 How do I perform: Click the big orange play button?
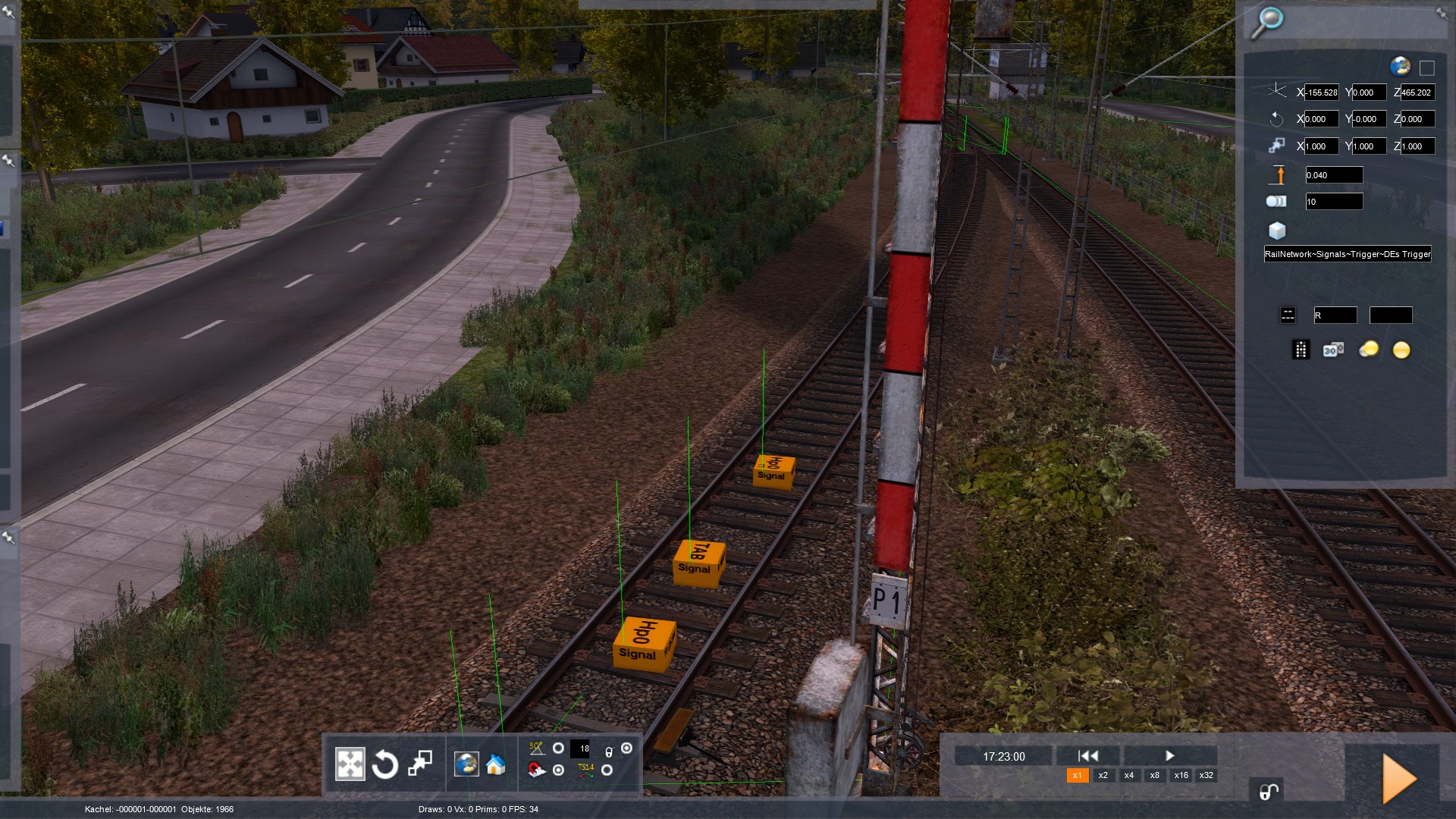[1399, 778]
